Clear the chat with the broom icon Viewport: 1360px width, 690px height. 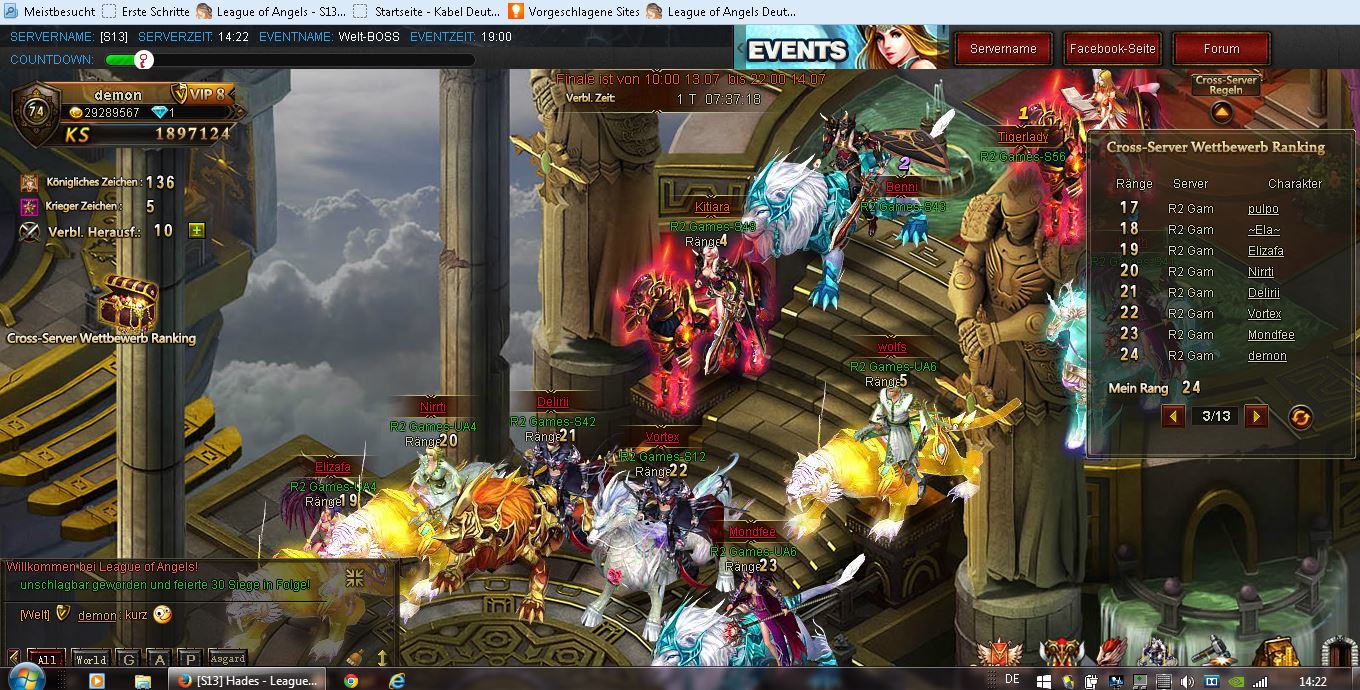[x=354, y=658]
